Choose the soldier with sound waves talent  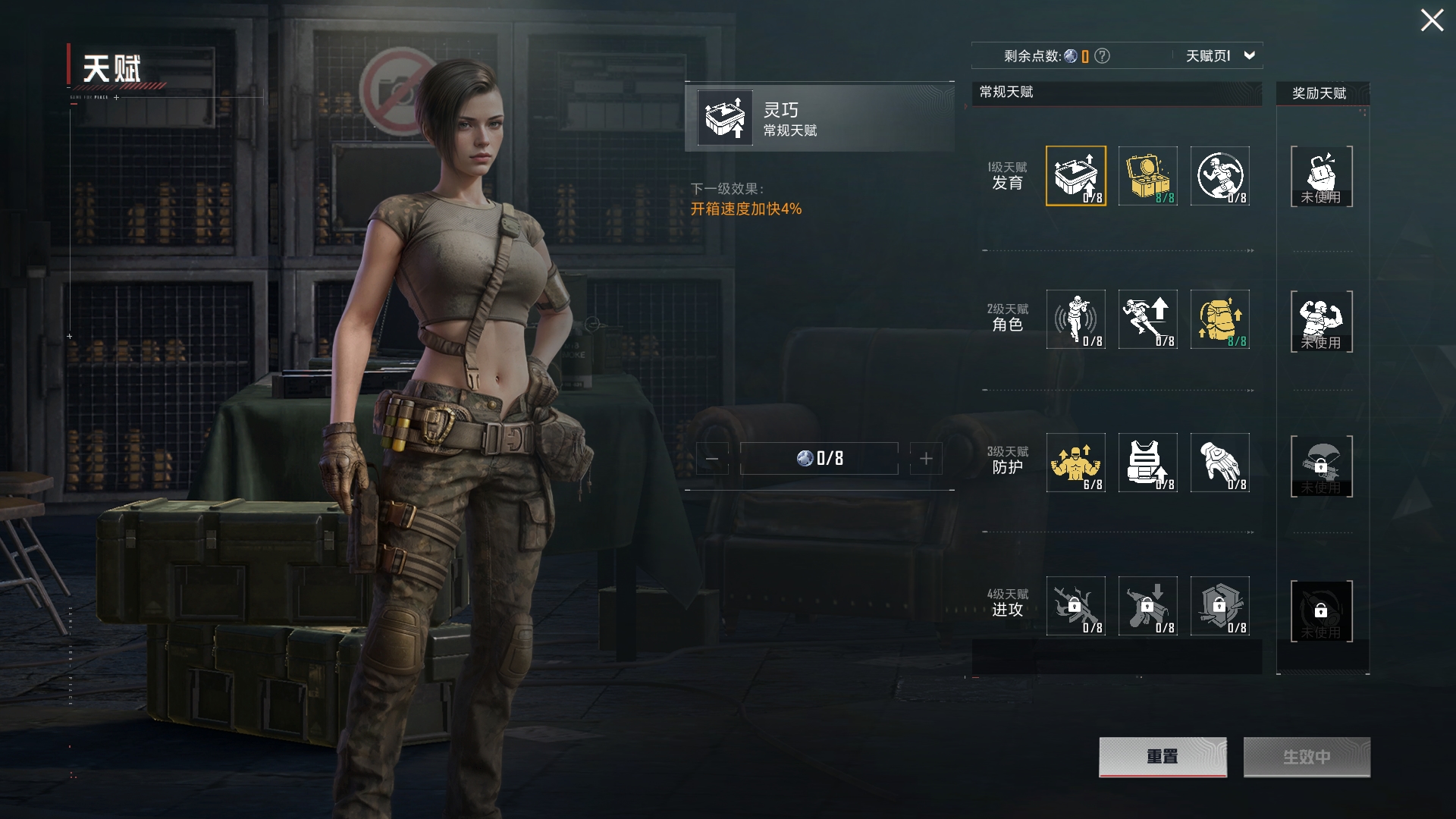pyautogui.click(x=1075, y=319)
